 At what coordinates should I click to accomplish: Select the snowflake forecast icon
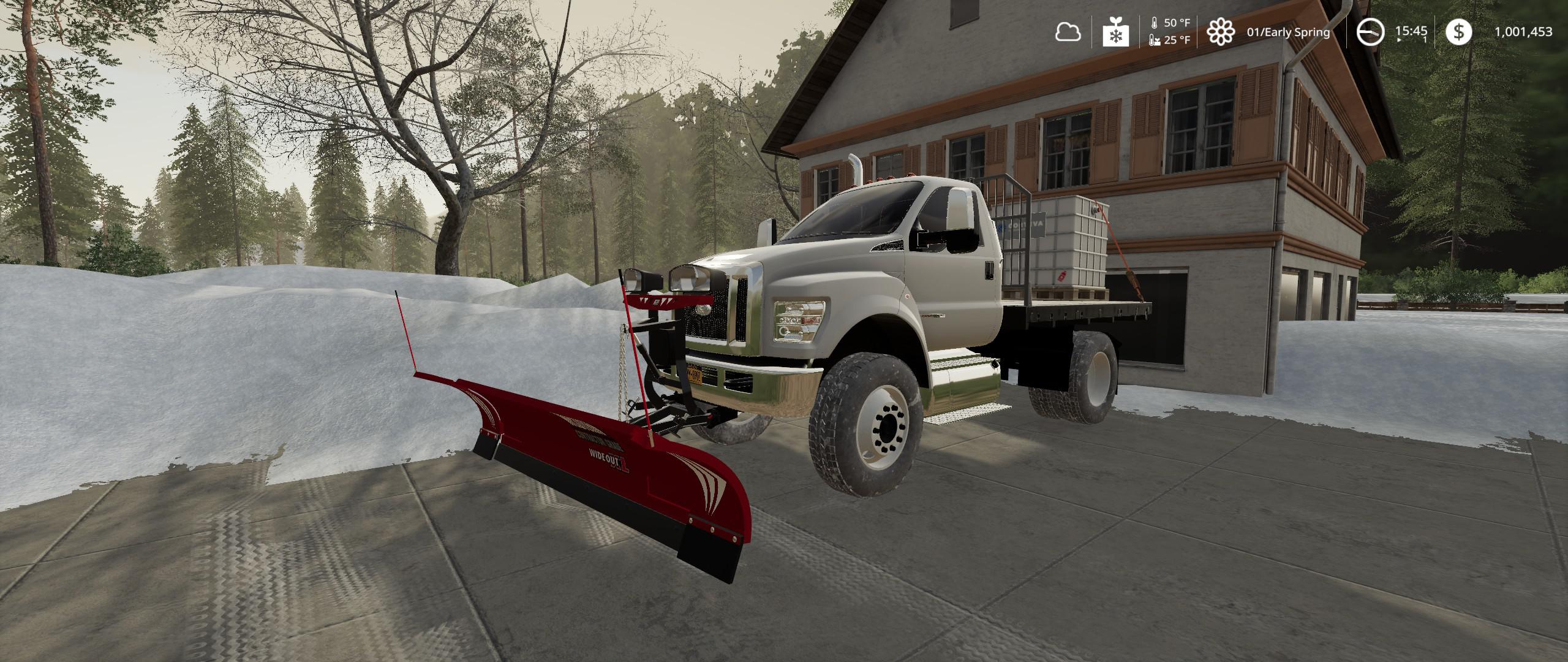pyautogui.click(x=1115, y=32)
